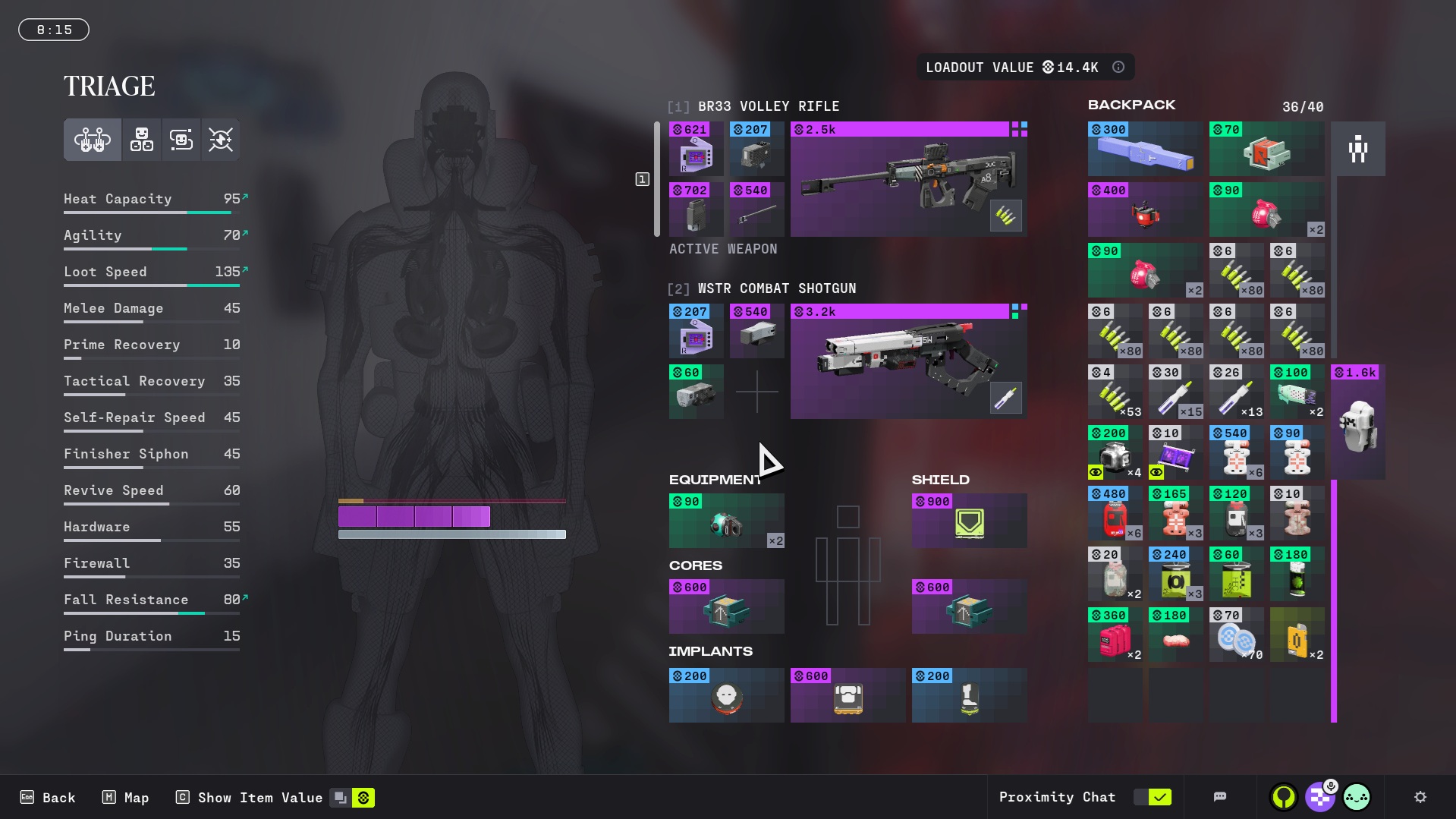This screenshot has height=819, width=1456.
Task: Click the Back button
Action: tap(49, 798)
